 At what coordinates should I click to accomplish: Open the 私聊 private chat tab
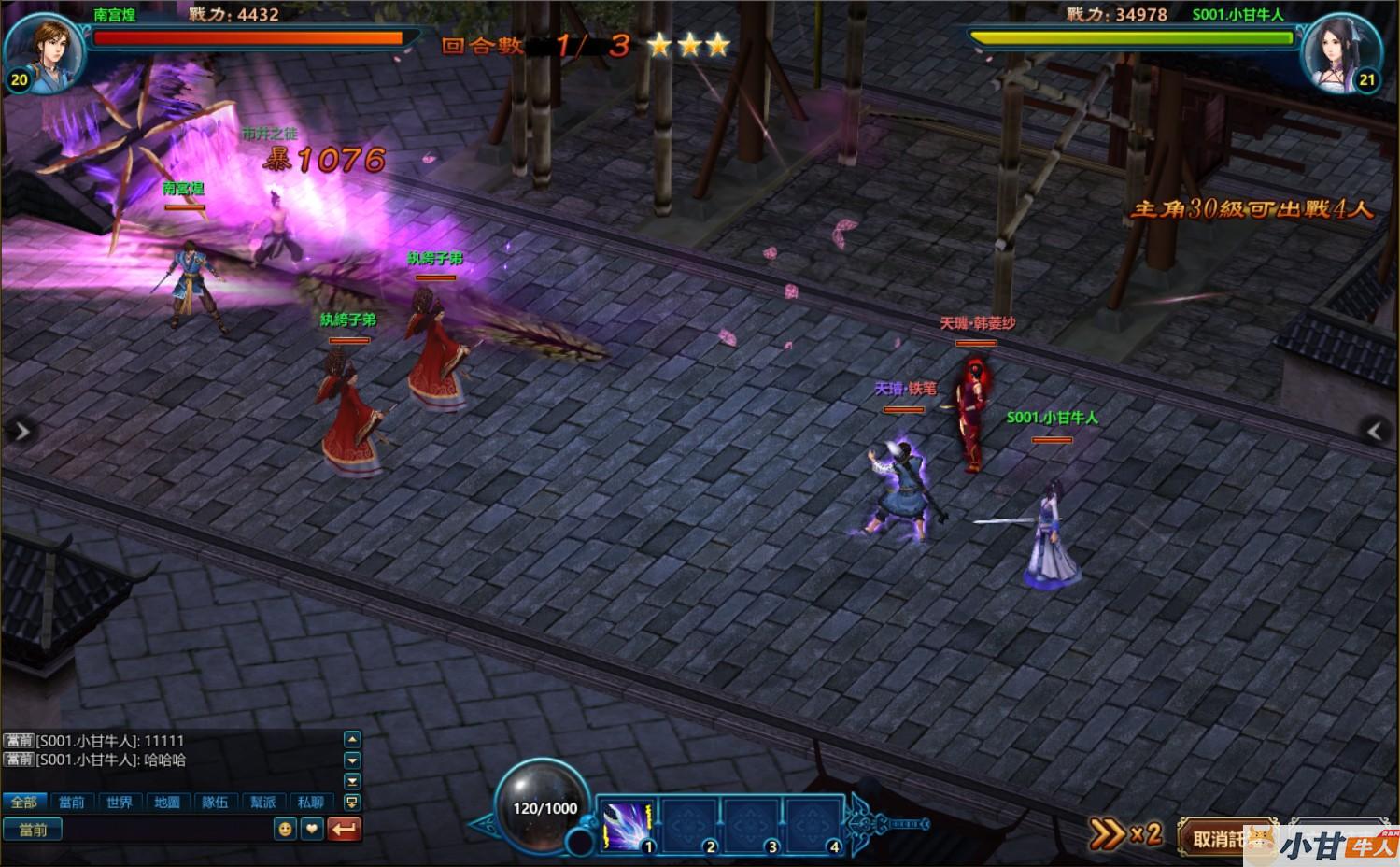pos(310,802)
